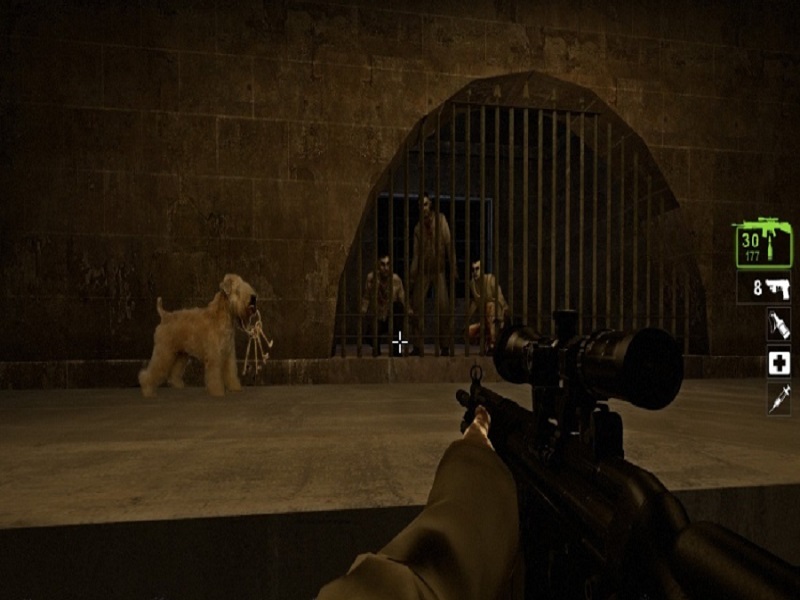
Task: Equip the Molotov bottle throwable
Action: tap(778, 324)
